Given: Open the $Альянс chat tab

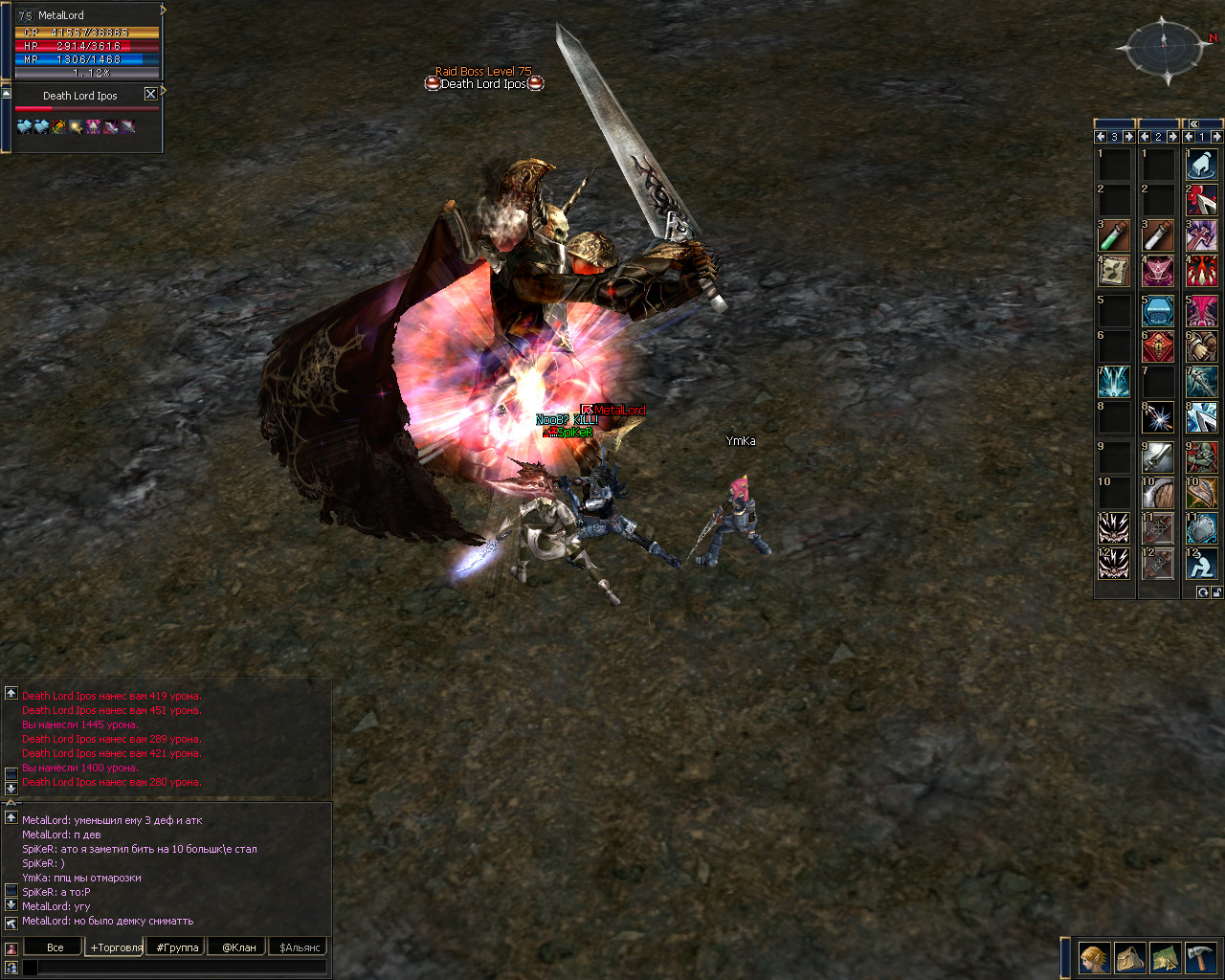Looking at the screenshot, I should coord(301,947).
